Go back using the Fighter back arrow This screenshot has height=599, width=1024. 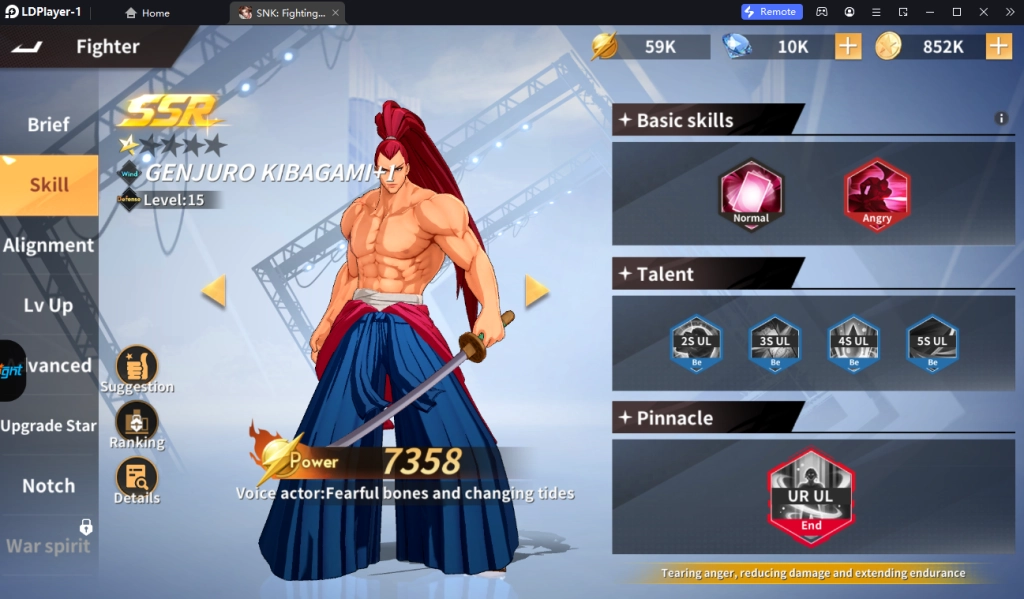tap(29, 47)
